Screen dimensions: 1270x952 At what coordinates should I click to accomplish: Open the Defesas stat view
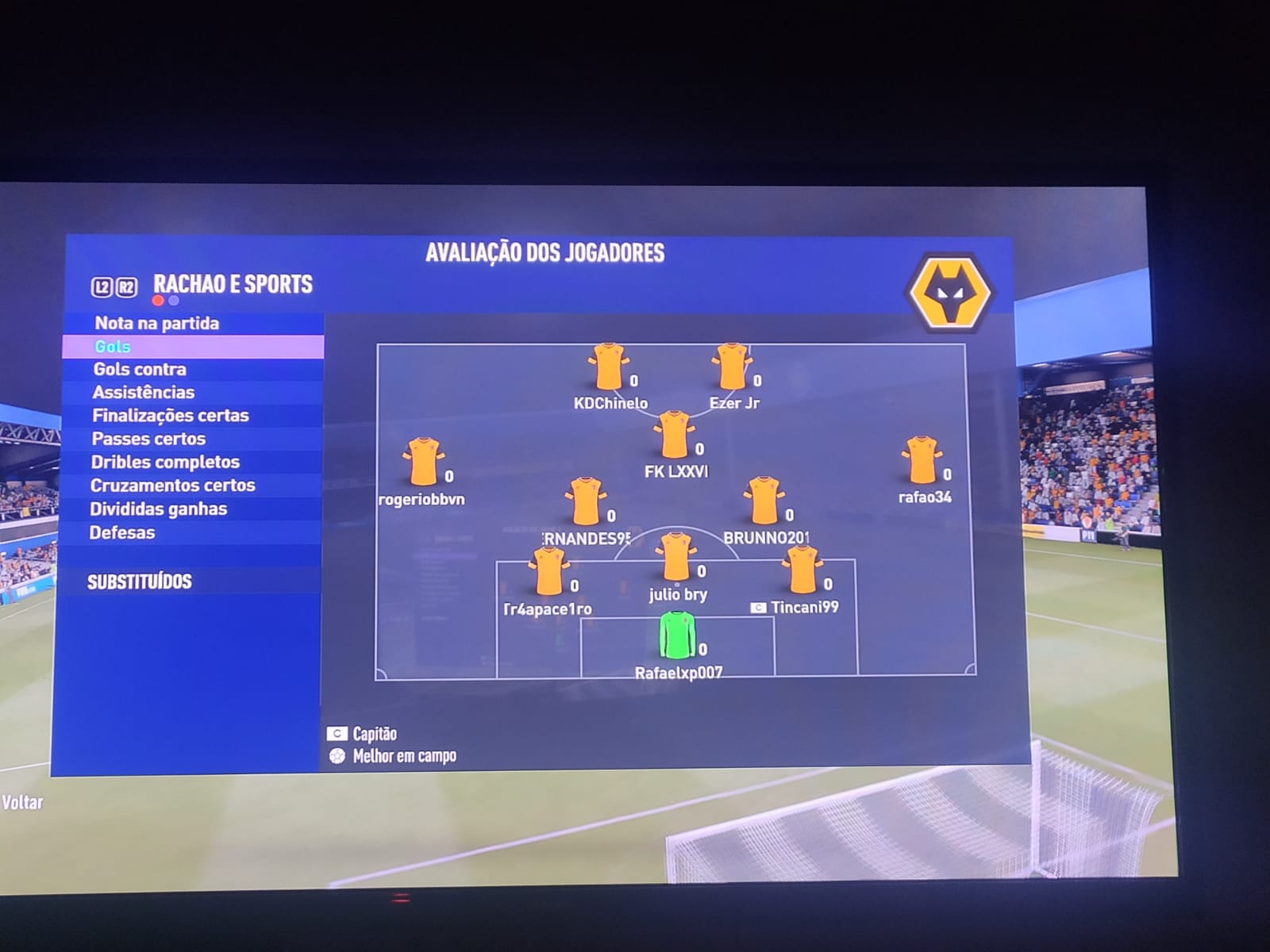(x=122, y=532)
